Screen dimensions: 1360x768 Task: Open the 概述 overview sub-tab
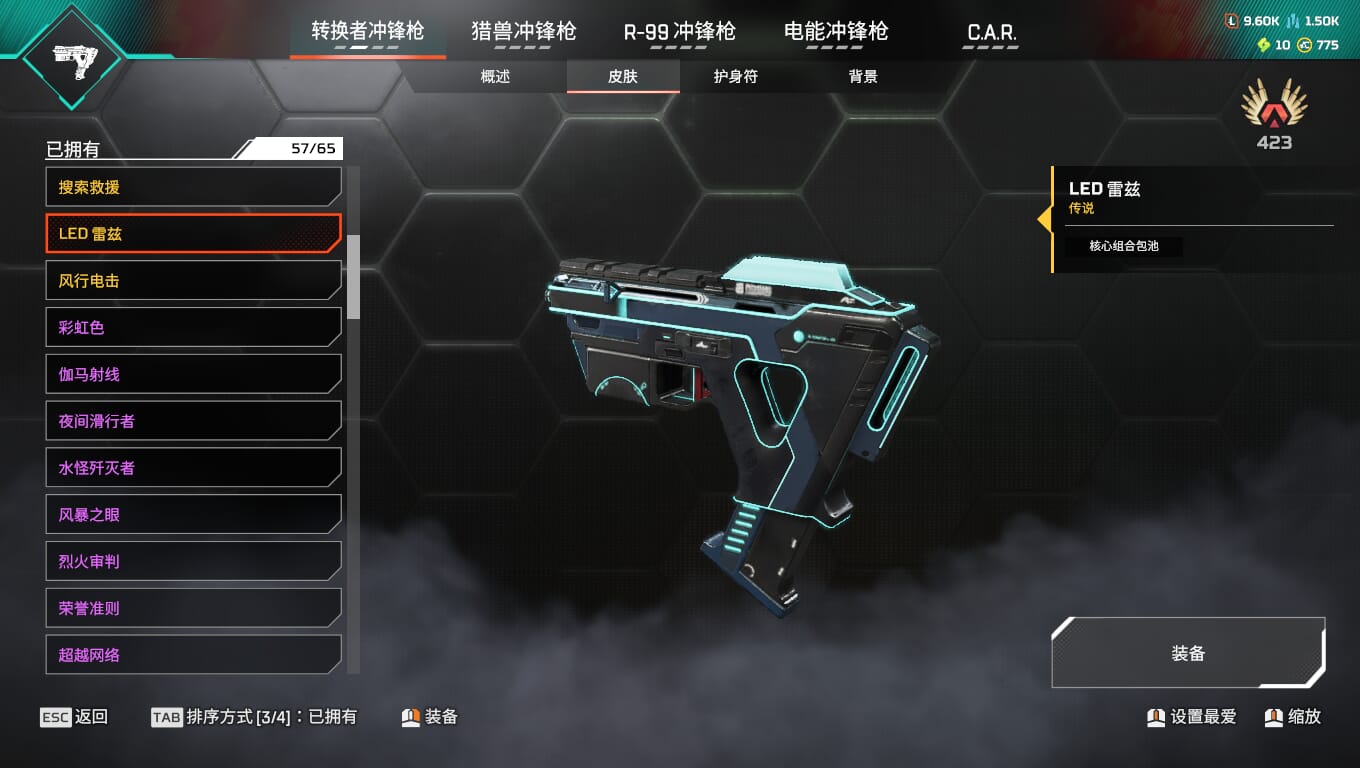(x=495, y=77)
